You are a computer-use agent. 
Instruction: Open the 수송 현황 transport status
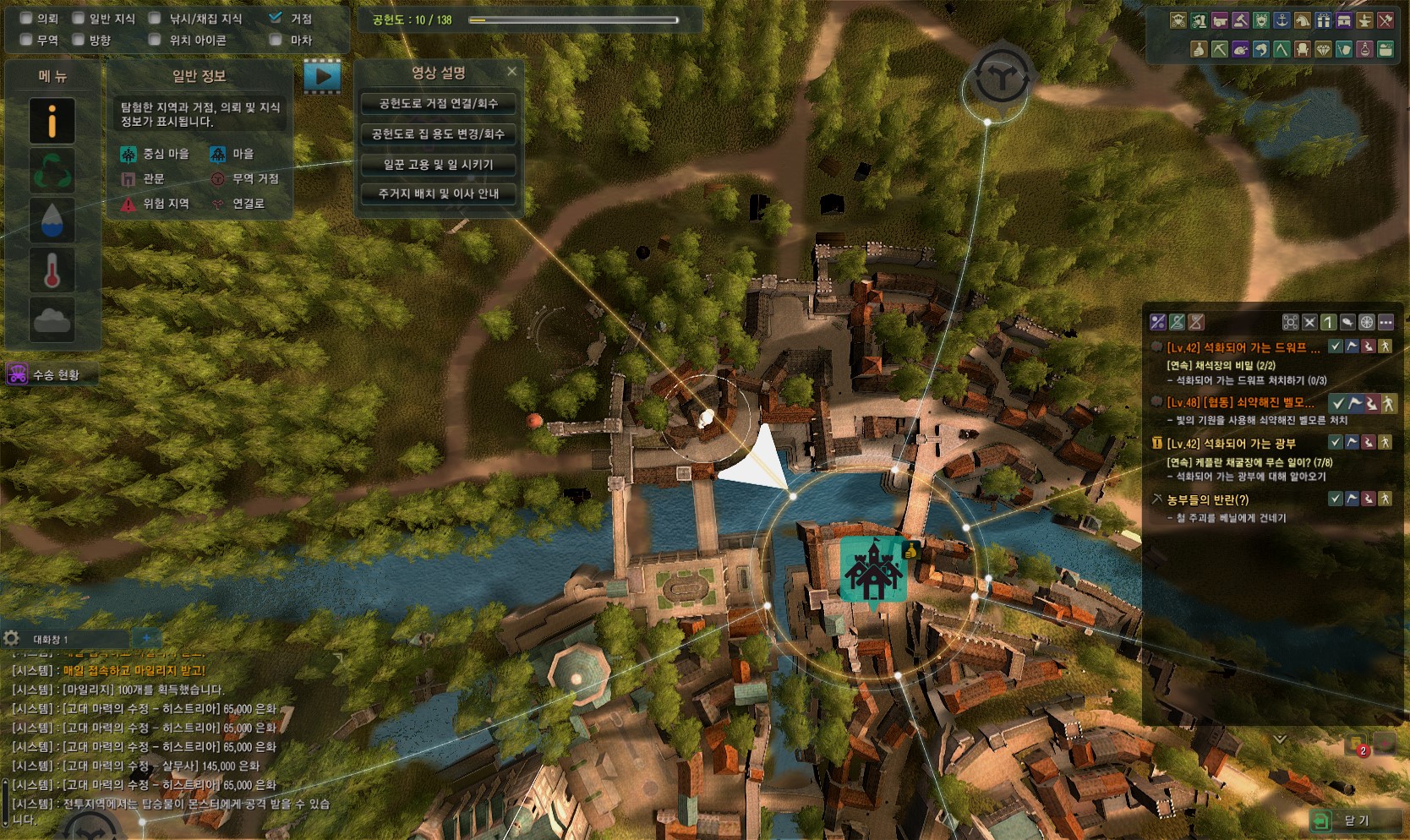click(x=51, y=374)
